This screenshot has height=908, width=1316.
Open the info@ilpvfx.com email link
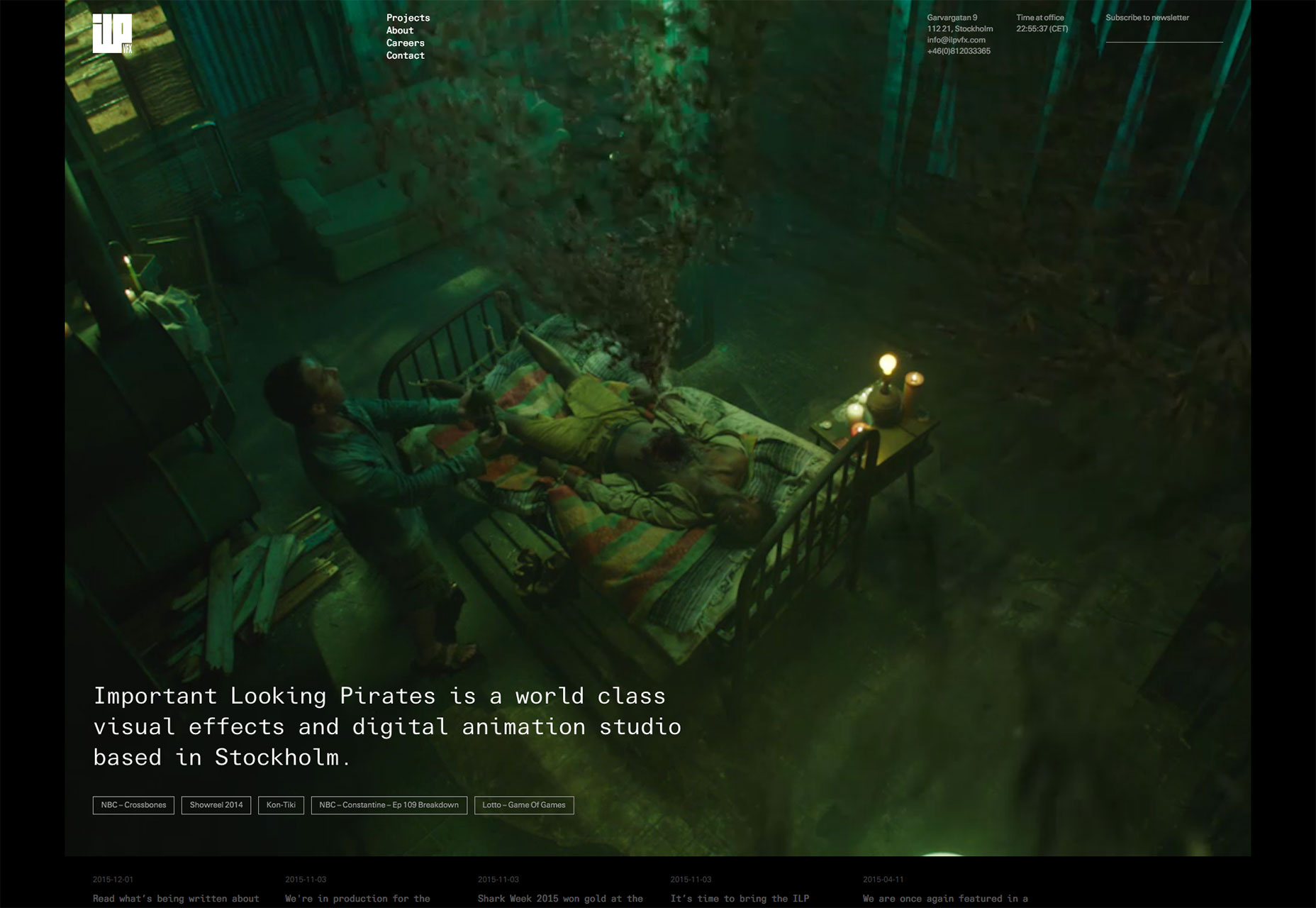point(956,40)
